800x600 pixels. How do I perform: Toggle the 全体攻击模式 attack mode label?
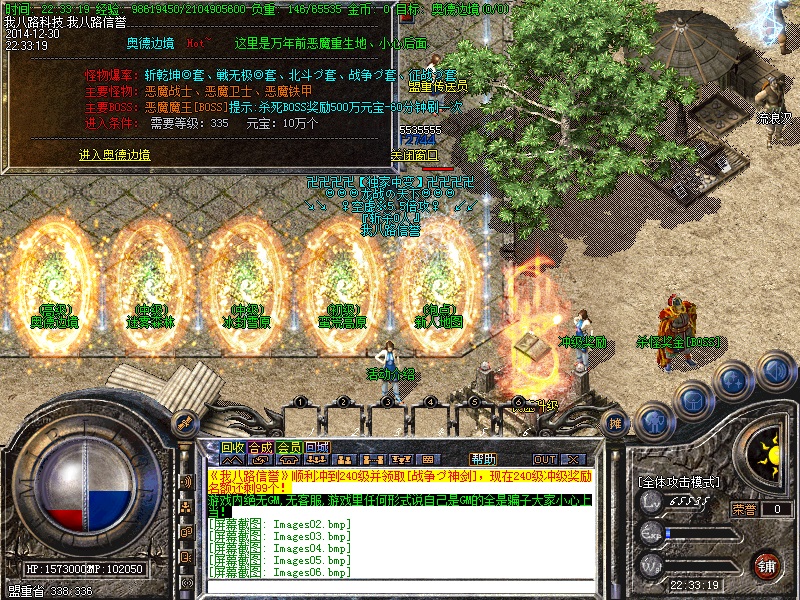tap(679, 482)
